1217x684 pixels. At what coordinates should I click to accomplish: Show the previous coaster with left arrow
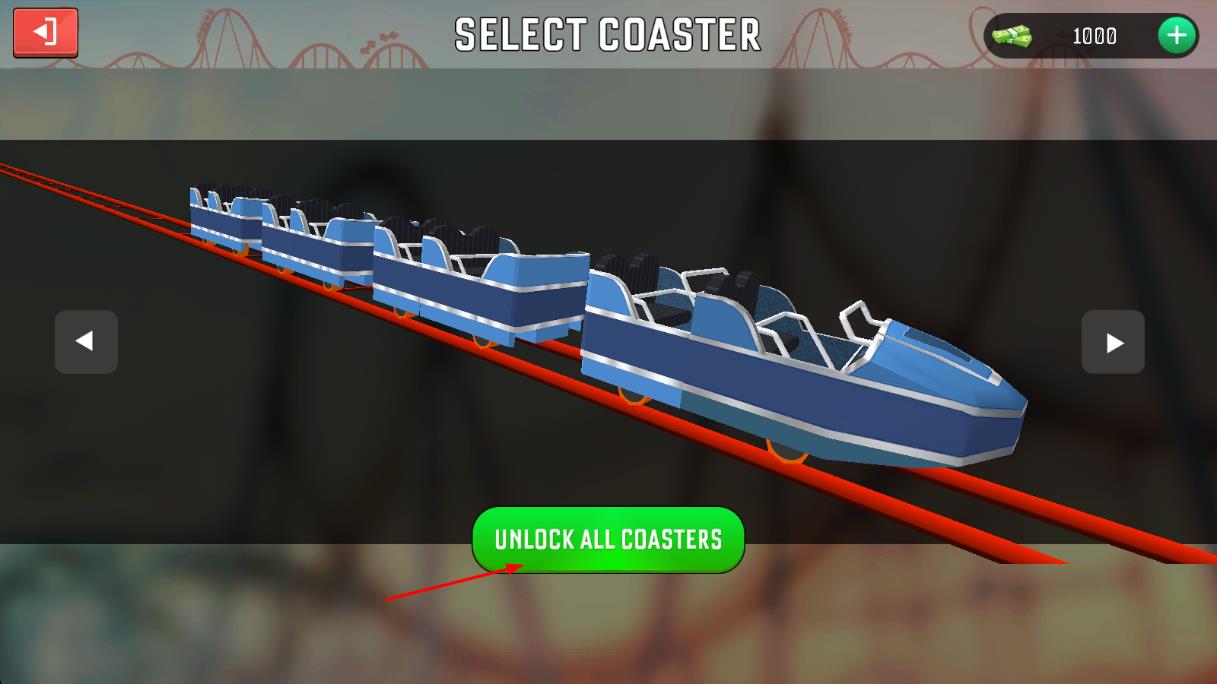click(x=86, y=342)
